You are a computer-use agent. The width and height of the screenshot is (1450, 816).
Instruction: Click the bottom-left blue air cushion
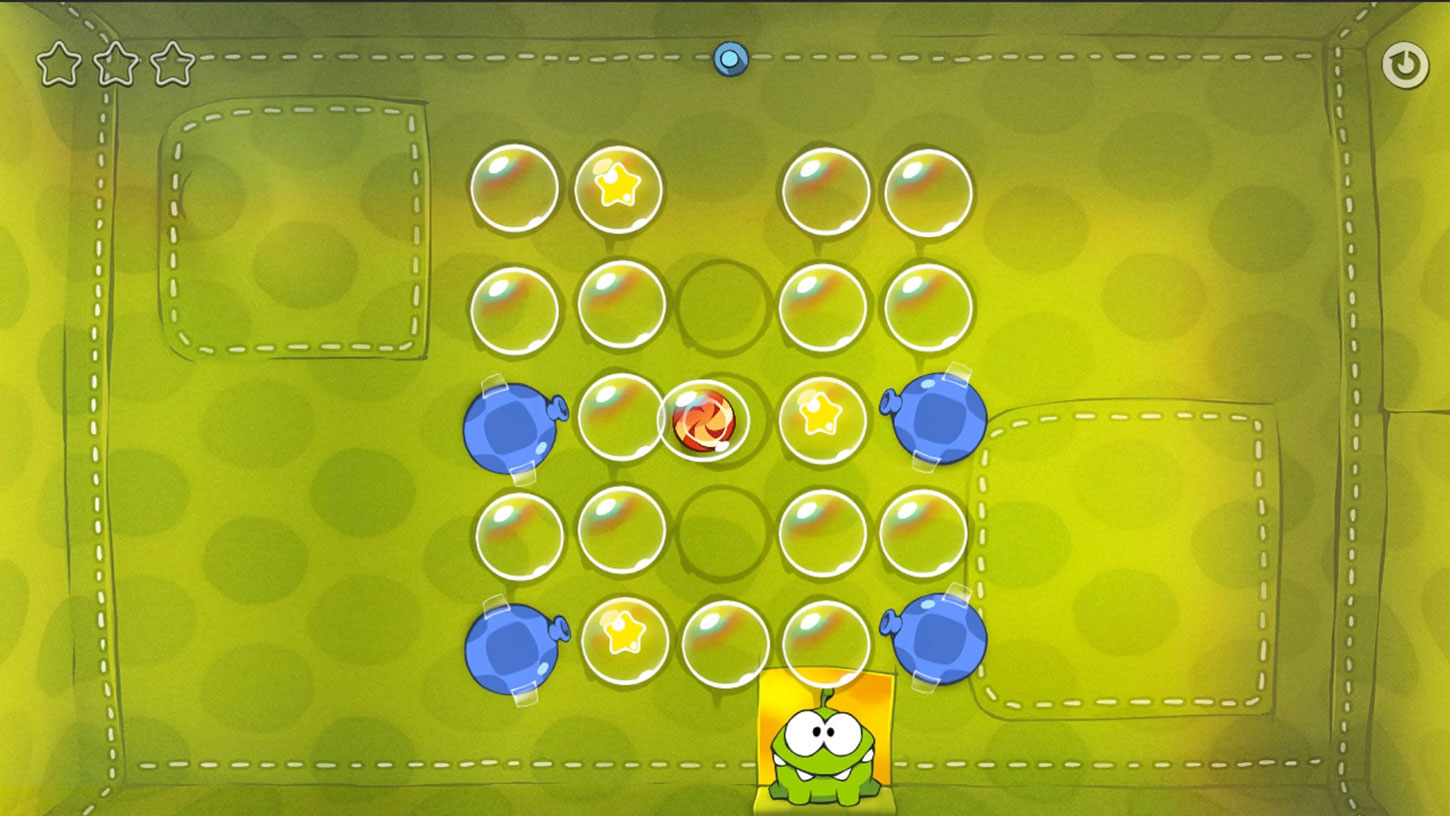pos(514,645)
